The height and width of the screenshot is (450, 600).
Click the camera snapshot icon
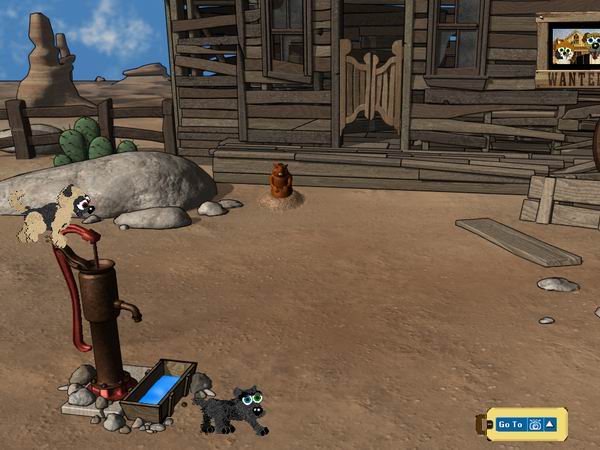(x=534, y=425)
